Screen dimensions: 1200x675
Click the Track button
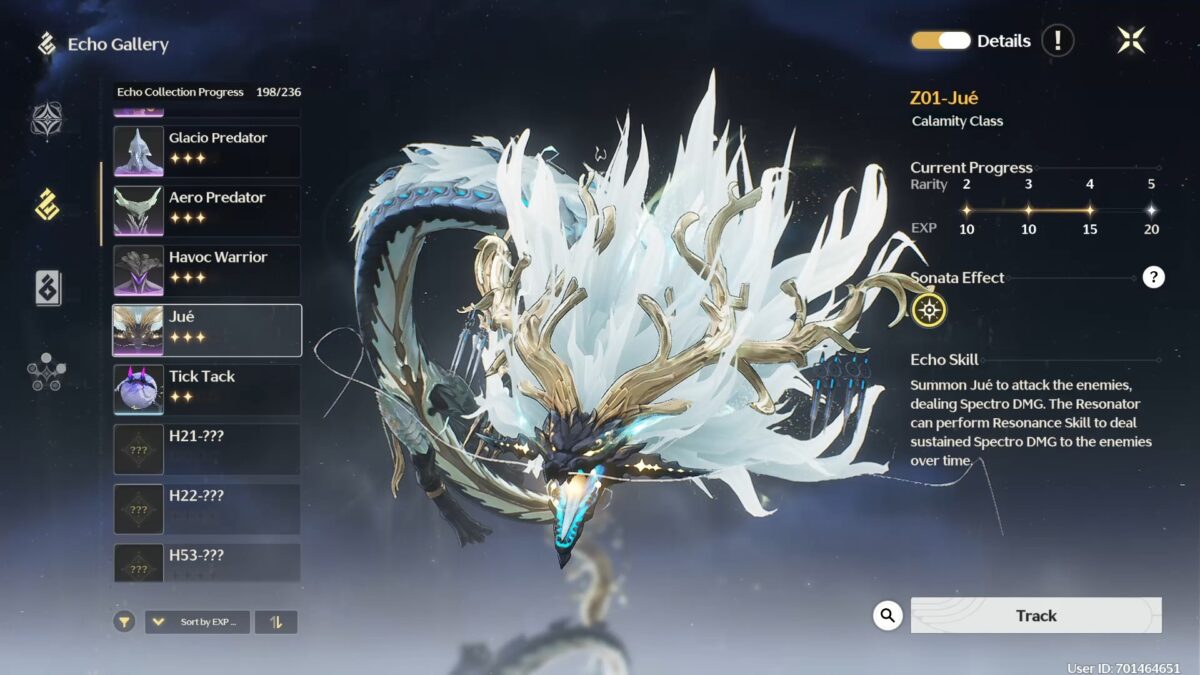(x=1036, y=616)
